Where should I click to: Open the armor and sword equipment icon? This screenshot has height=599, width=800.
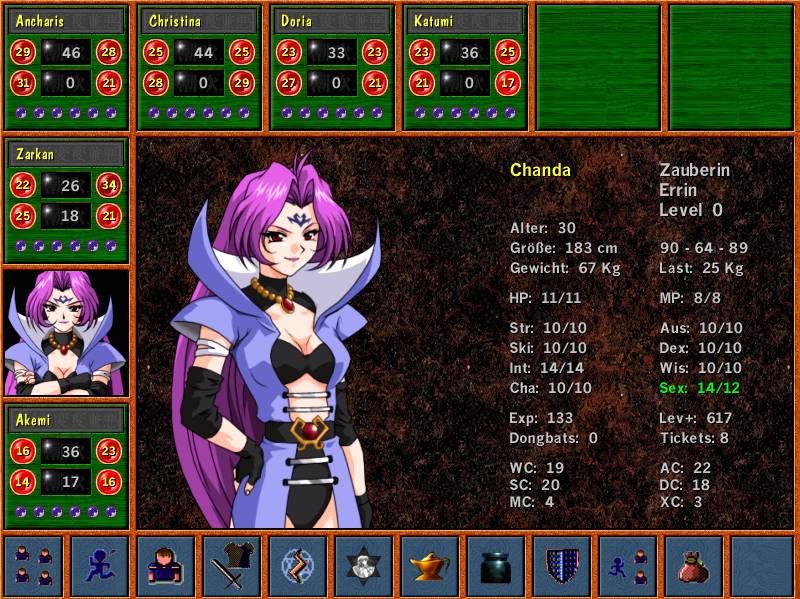coord(232,566)
